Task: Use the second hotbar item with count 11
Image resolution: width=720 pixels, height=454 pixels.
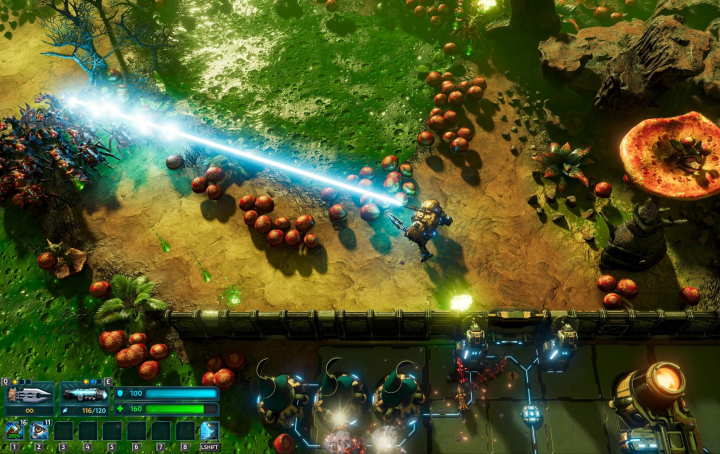Action: pyautogui.click(x=38, y=431)
